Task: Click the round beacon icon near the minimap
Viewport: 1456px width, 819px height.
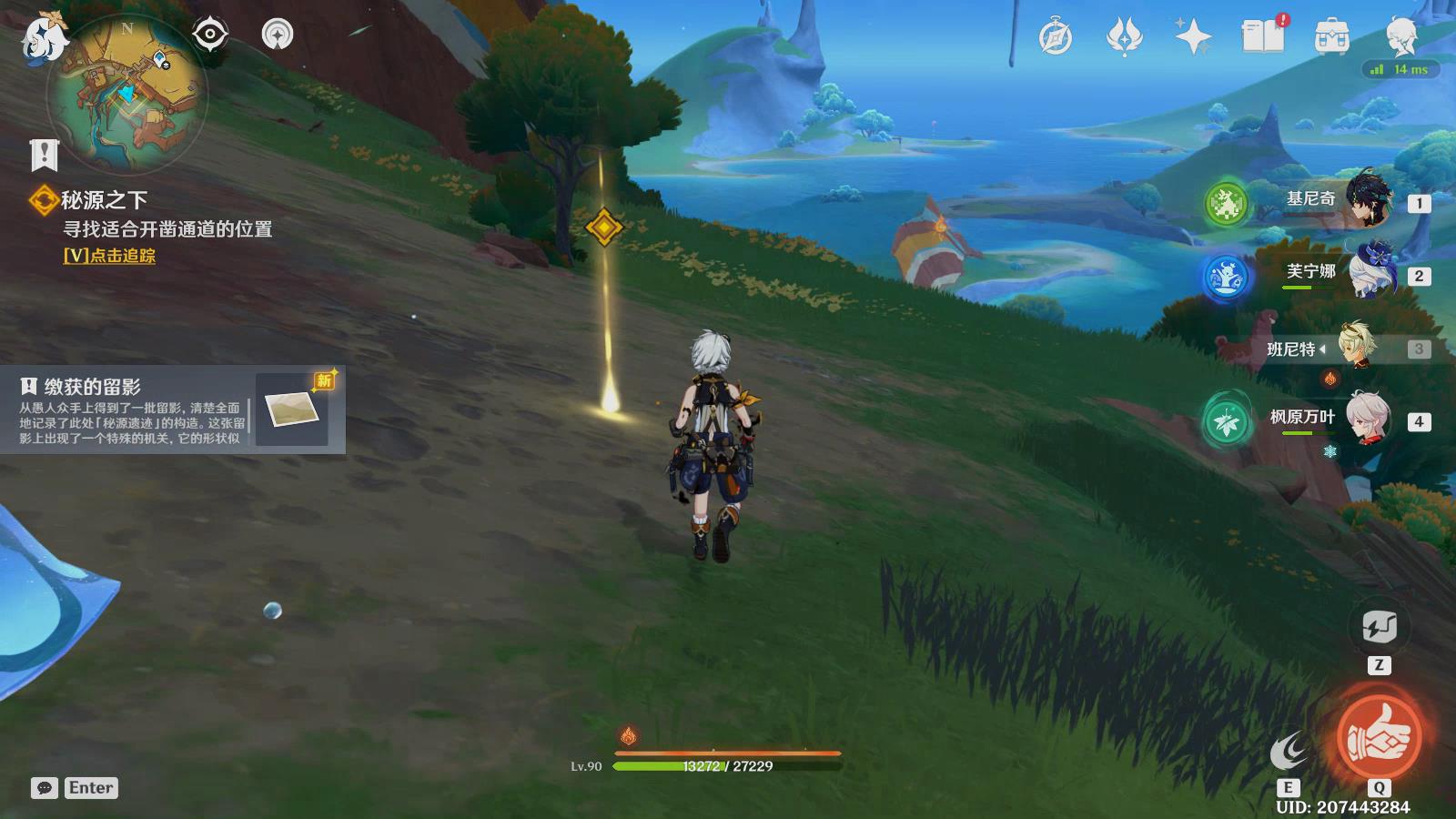Action: pyautogui.click(x=278, y=35)
